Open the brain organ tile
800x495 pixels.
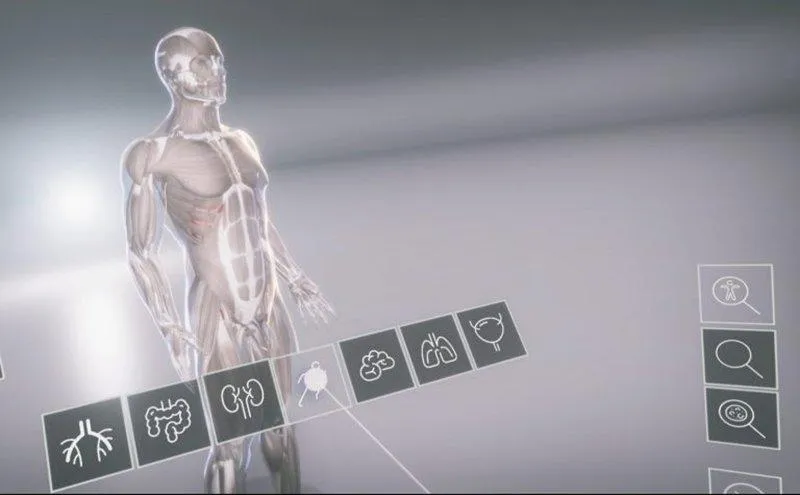coord(375,364)
